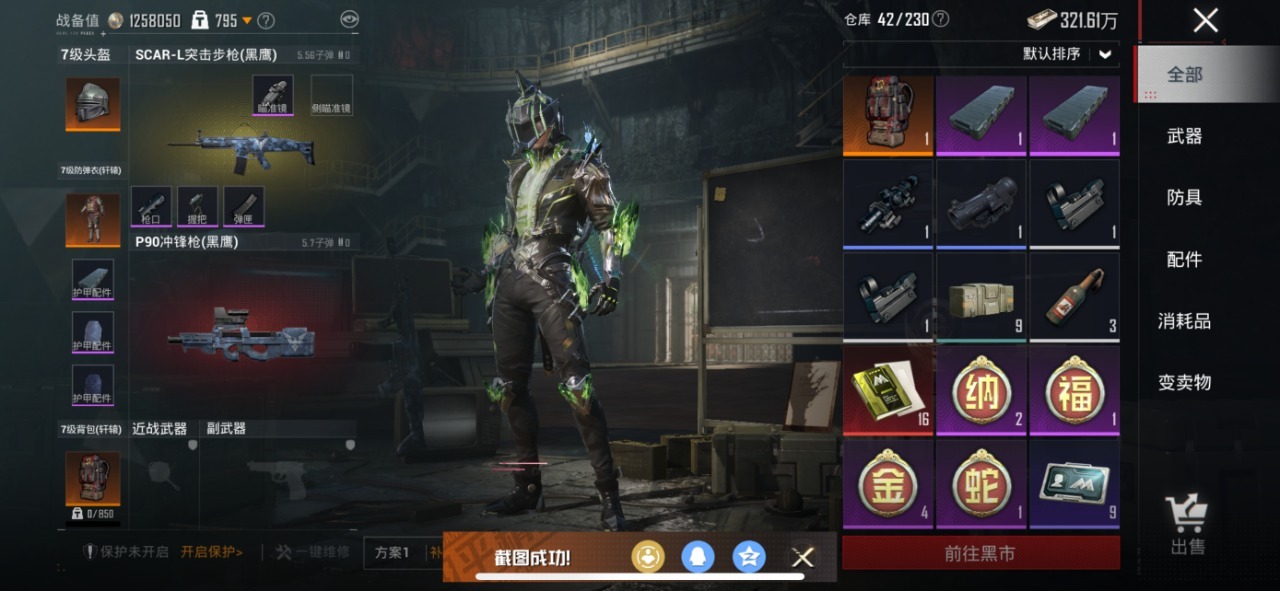
Task: Select the 金 token item
Action: coord(888,483)
